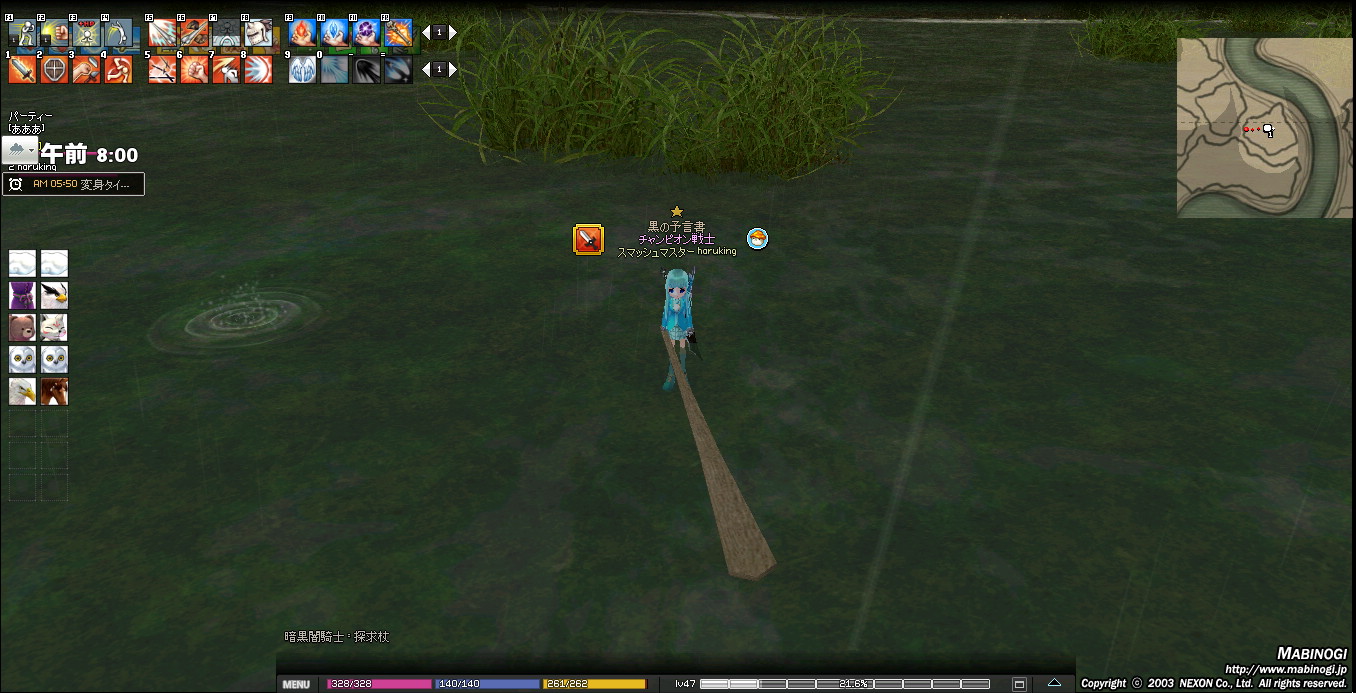The width and height of the screenshot is (1356, 693).
Task: Open the minimap
Action: point(1266,128)
